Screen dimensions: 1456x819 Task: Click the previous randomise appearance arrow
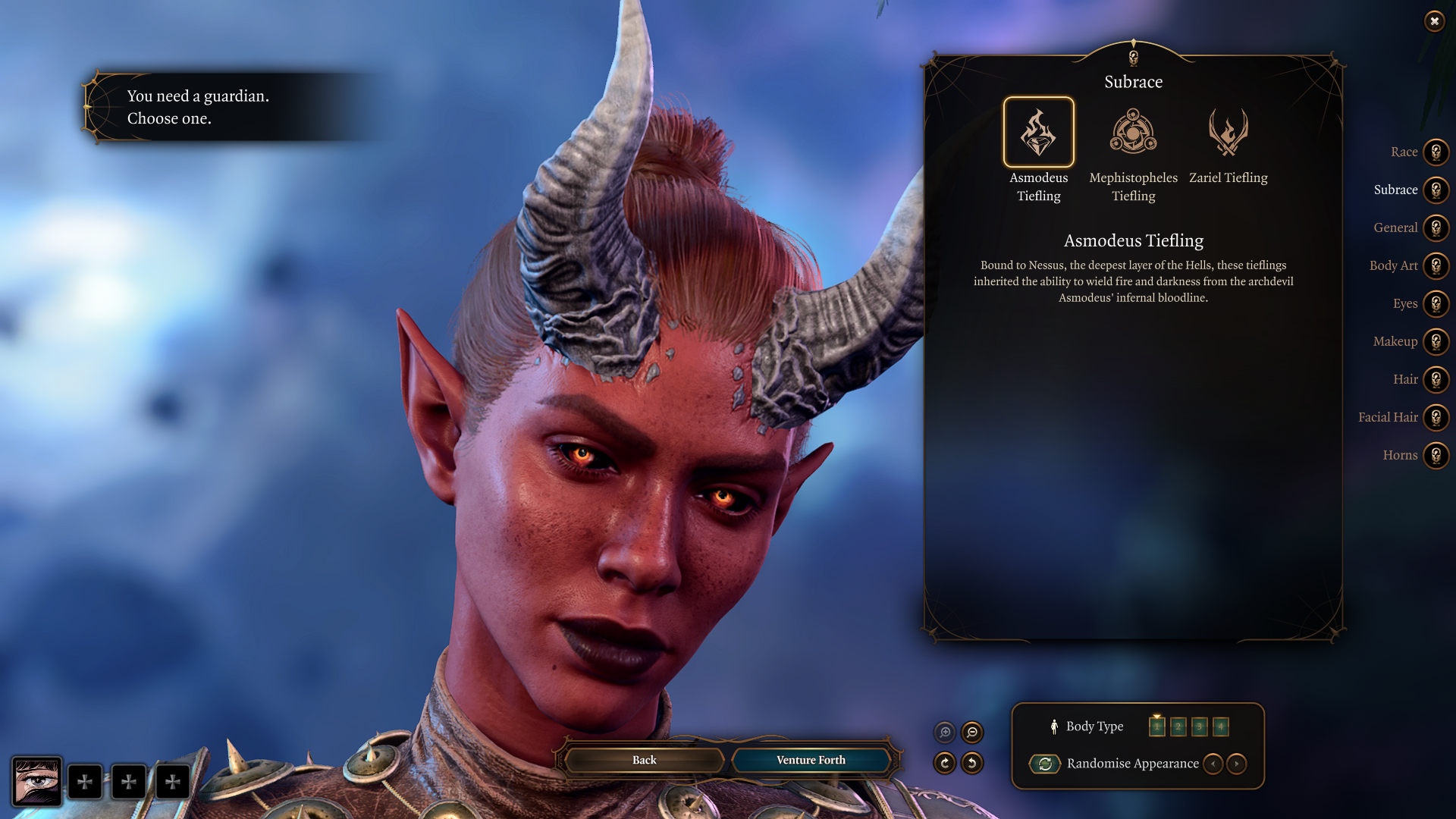click(x=1212, y=764)
